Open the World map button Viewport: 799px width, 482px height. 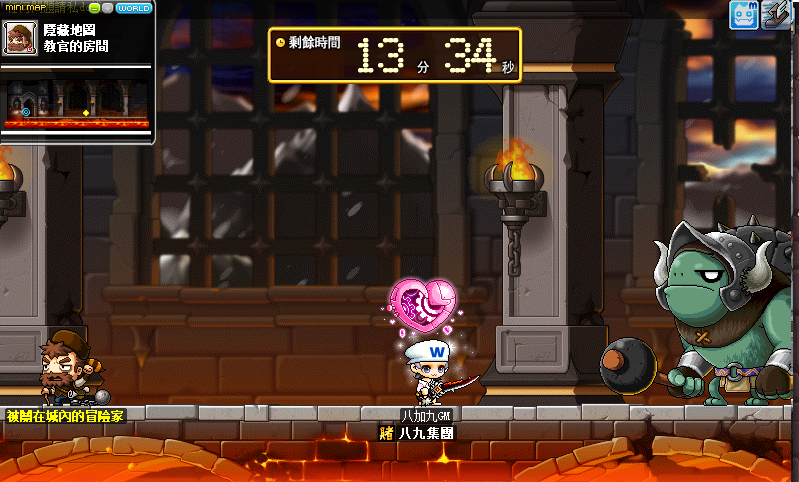[x=134, y=8]
